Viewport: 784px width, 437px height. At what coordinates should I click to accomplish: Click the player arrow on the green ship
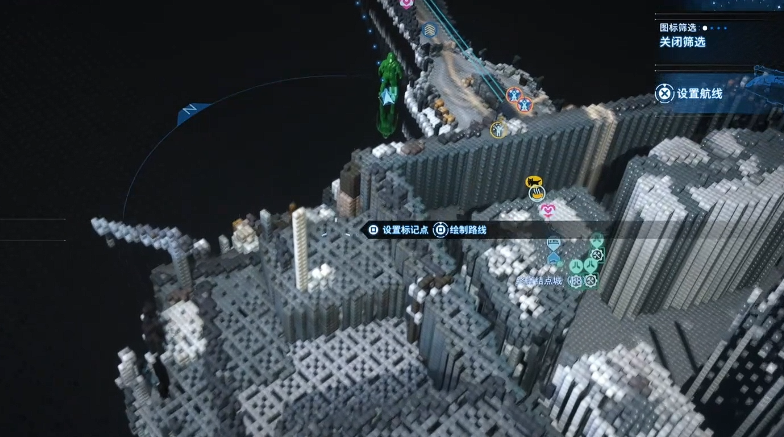(387, 98)
